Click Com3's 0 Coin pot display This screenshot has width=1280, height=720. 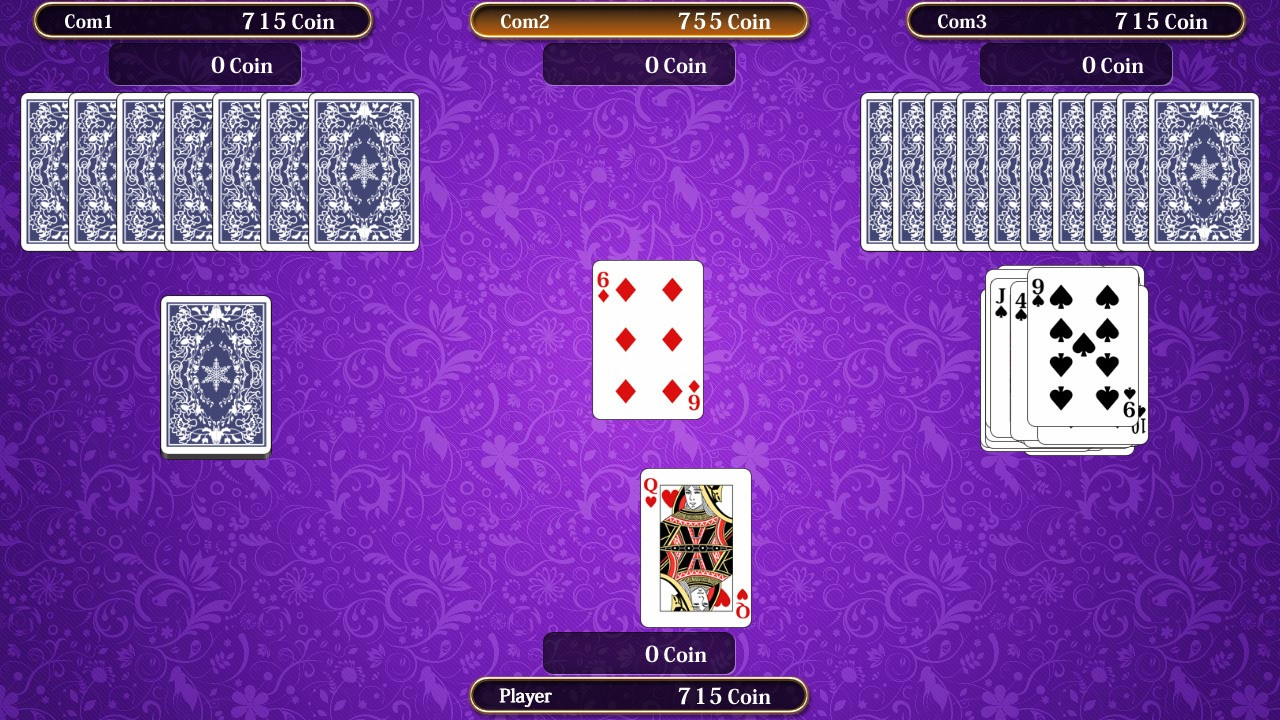1075,64
